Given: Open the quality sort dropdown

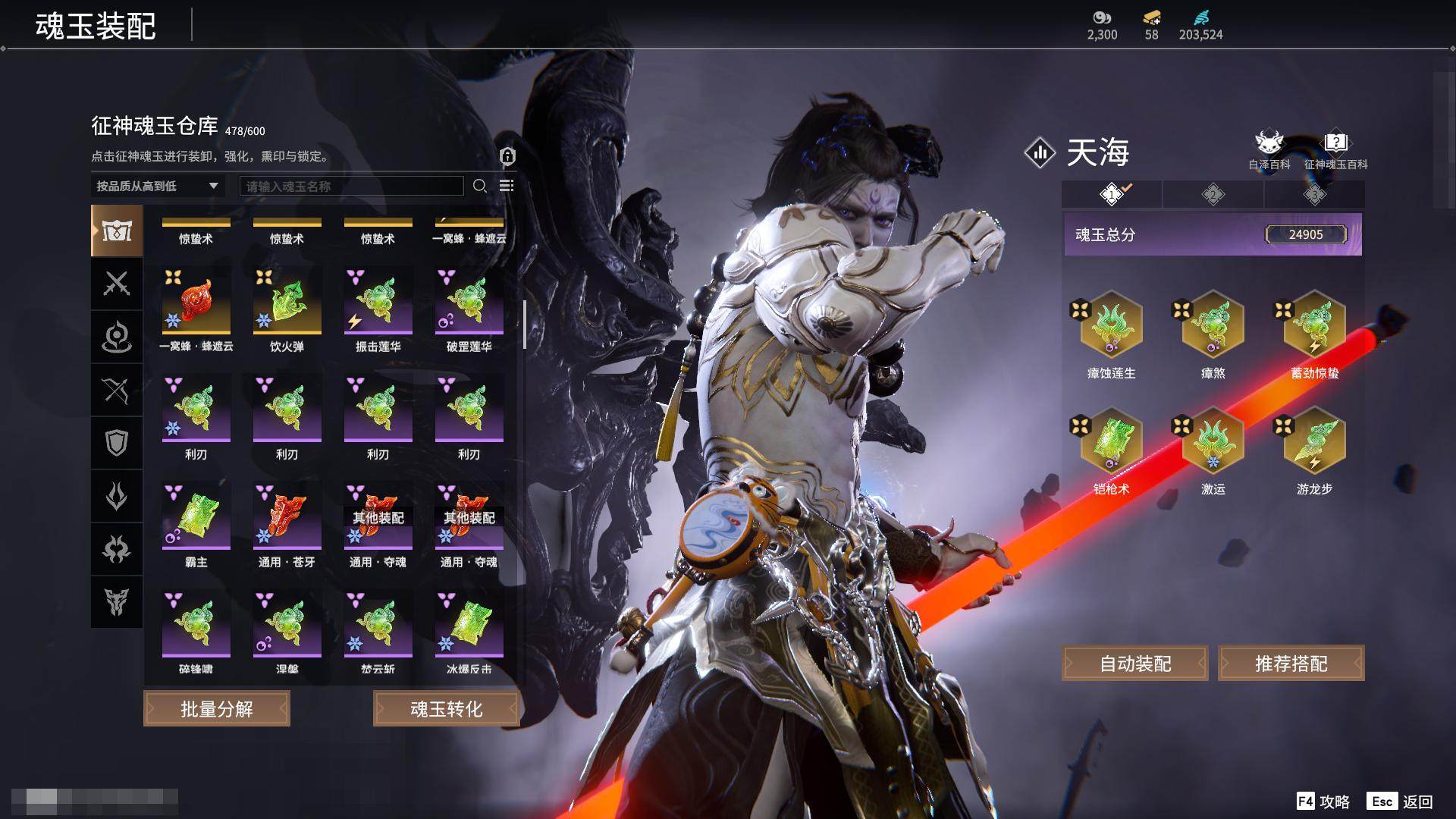Looking at the screenshot, I should pos(157,186).
